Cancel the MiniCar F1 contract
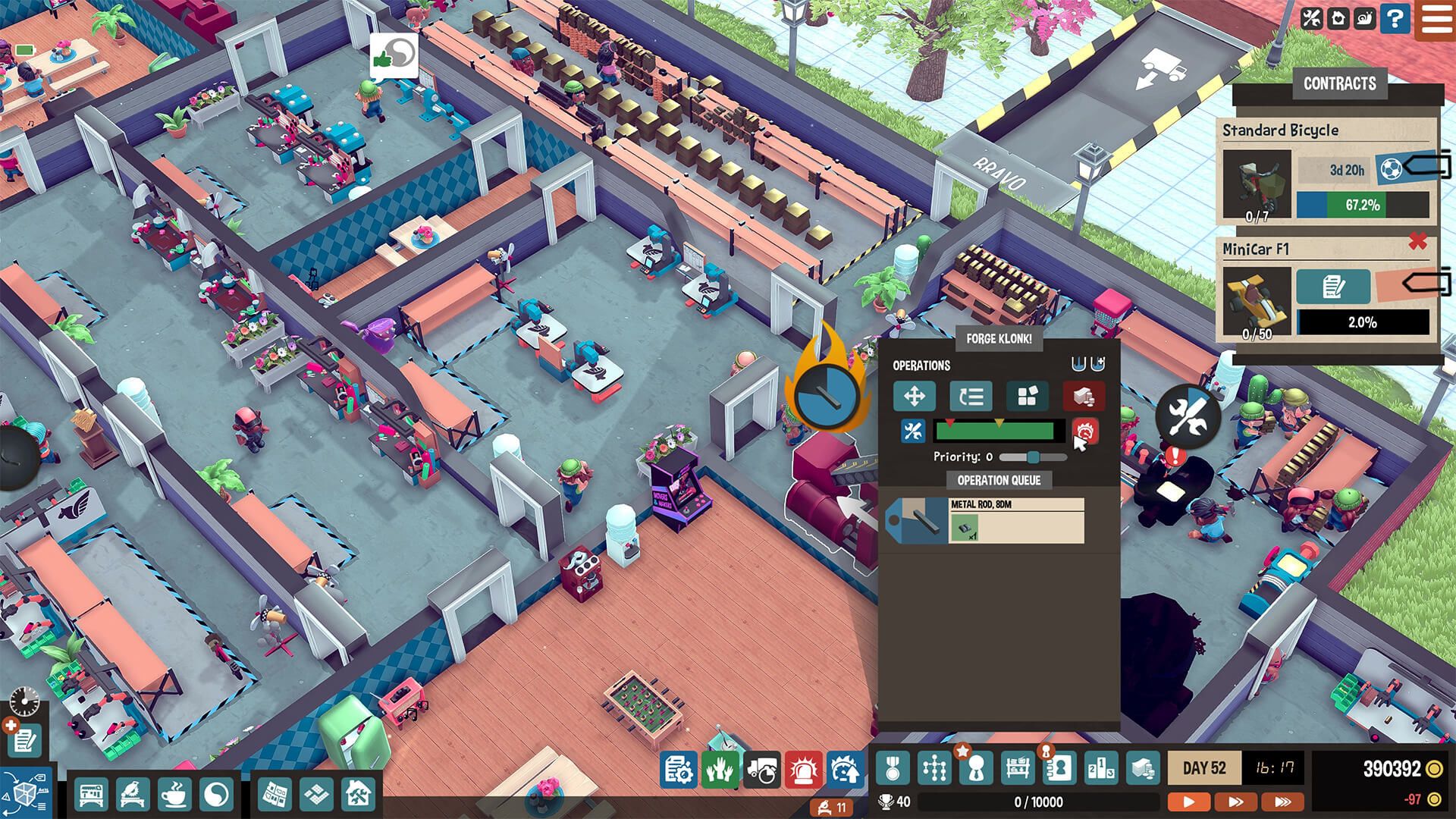Viewport: 1456px width, 819px height. pos(1417,242)
